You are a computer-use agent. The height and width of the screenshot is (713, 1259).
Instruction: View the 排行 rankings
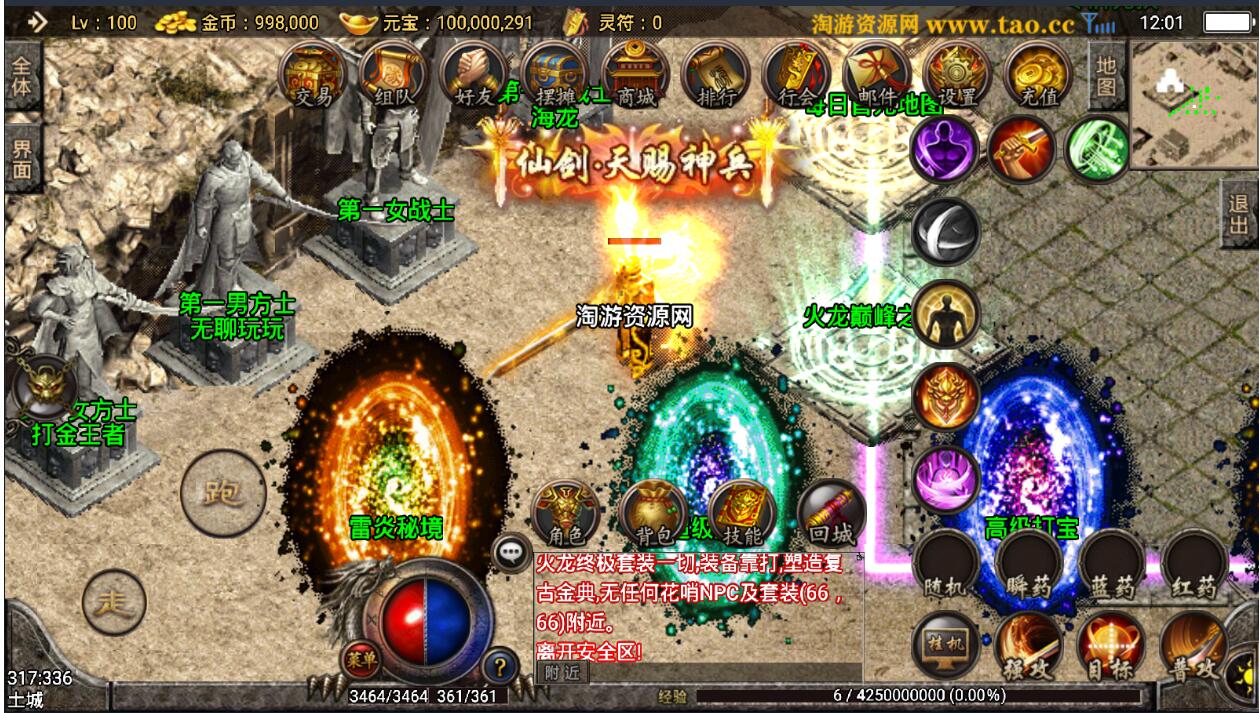click(716, 74)
